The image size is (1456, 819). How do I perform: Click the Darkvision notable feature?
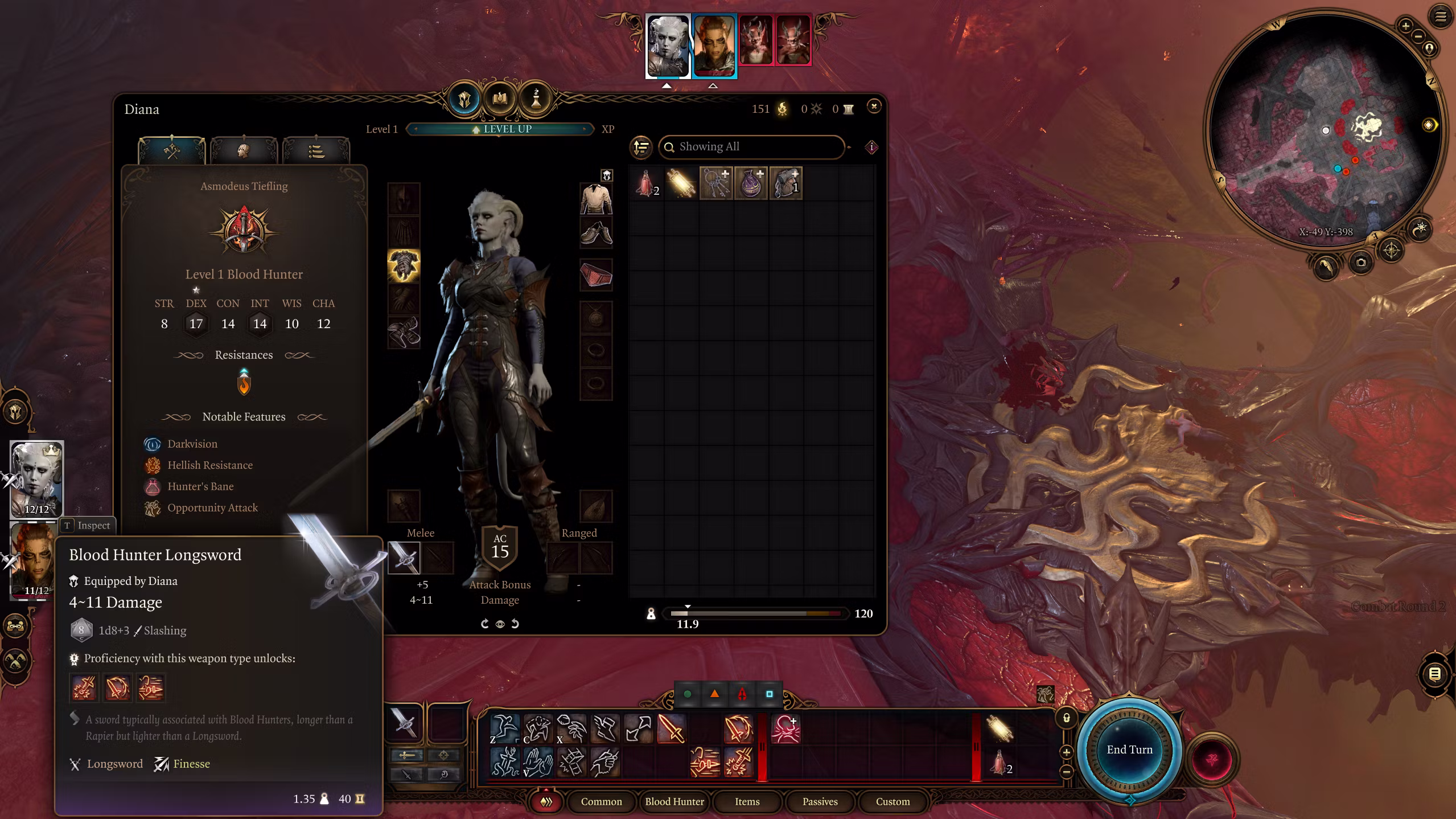click(192, 444)
